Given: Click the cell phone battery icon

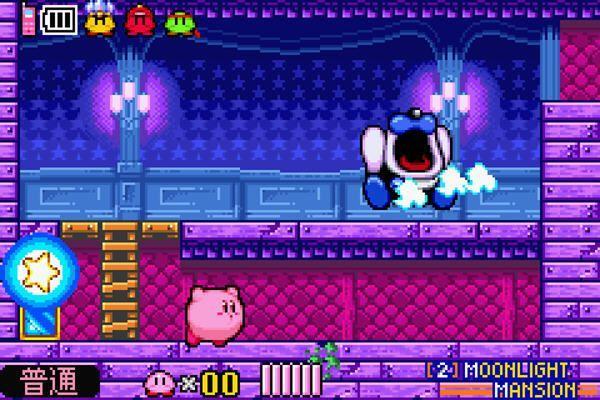Looking at the screenshot, I should [x=58, y=20].
